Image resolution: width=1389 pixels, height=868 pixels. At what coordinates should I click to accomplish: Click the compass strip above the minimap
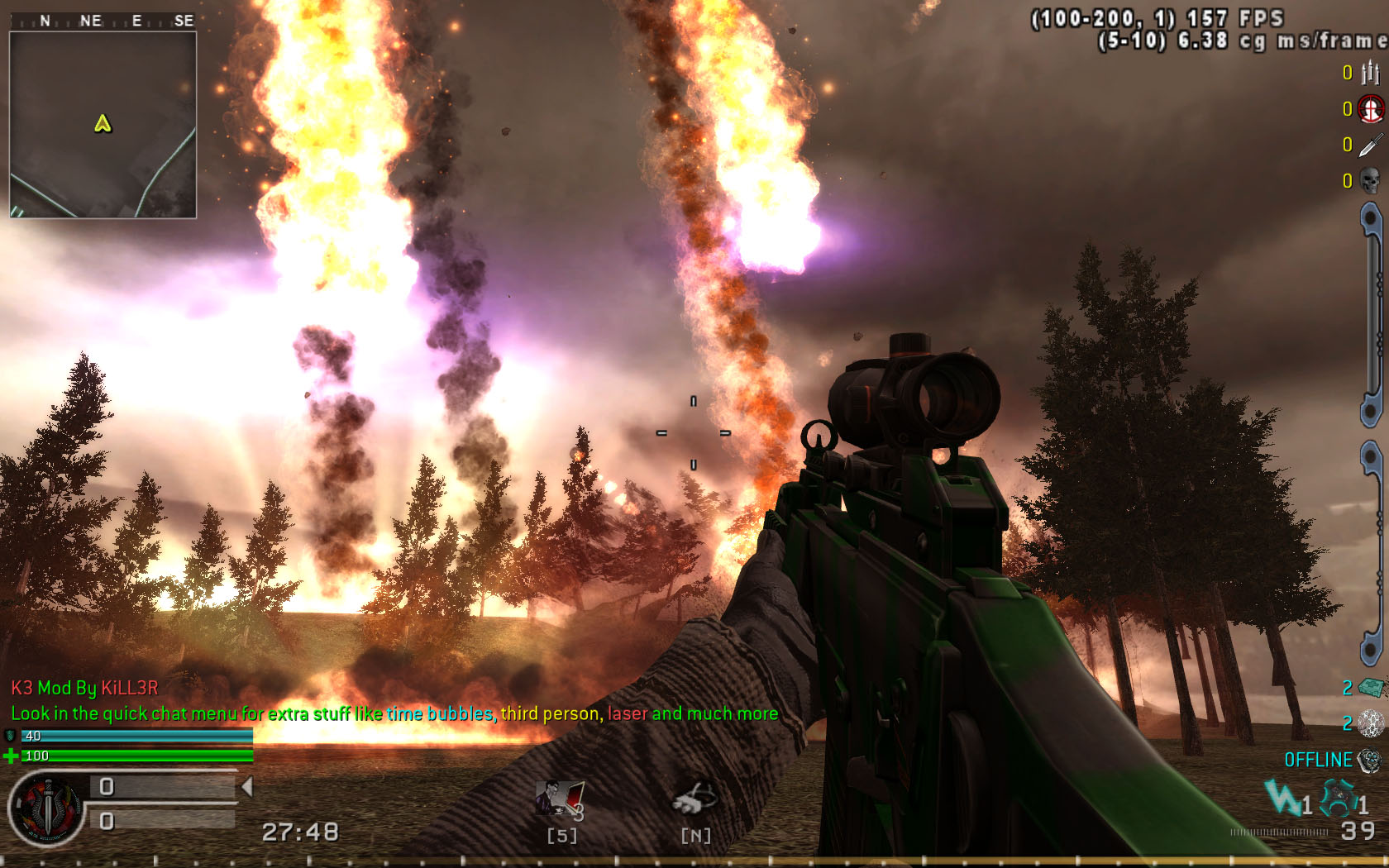click(103, 21)
